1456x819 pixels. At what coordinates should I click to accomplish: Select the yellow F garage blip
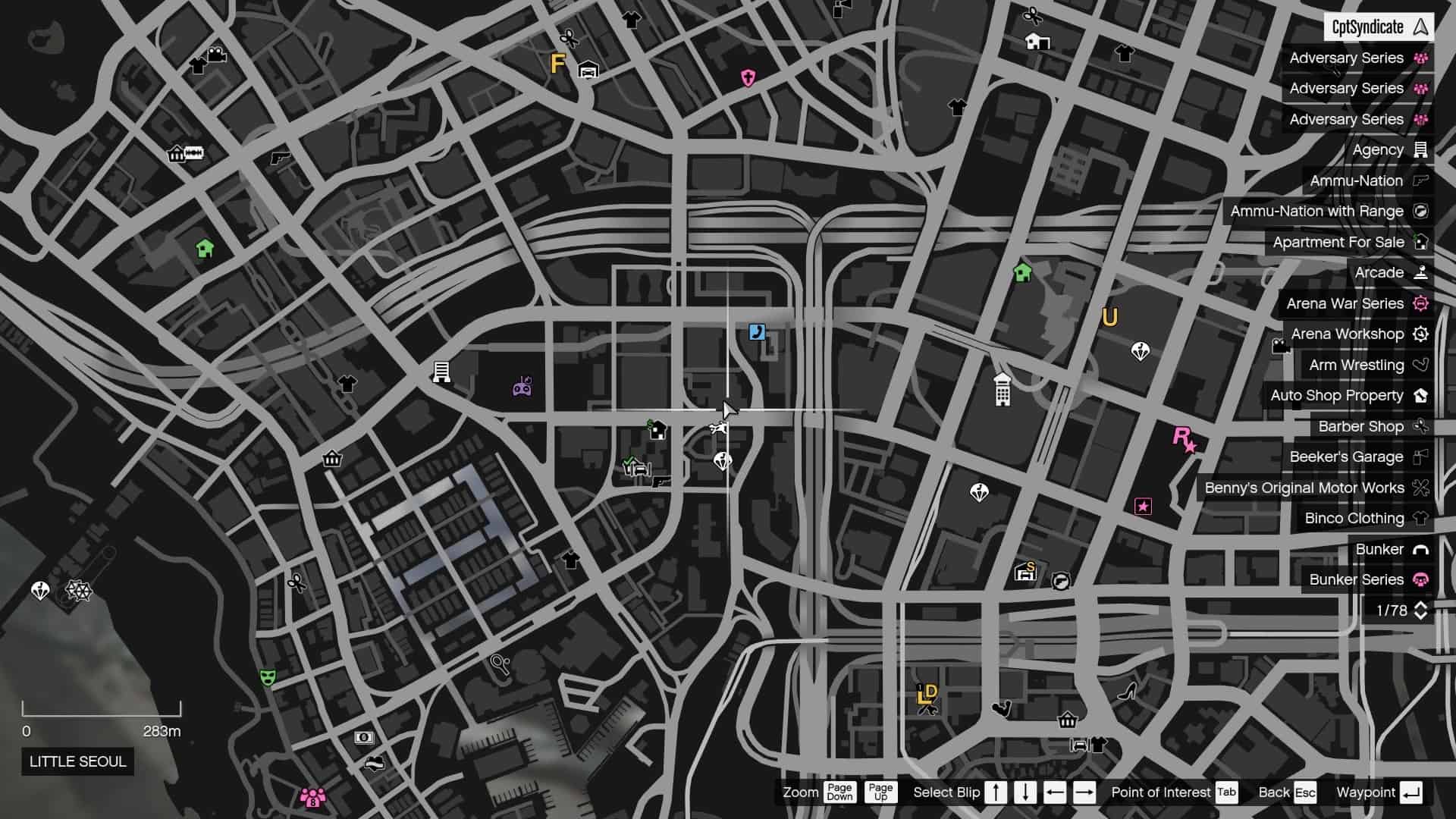[557, 64]
